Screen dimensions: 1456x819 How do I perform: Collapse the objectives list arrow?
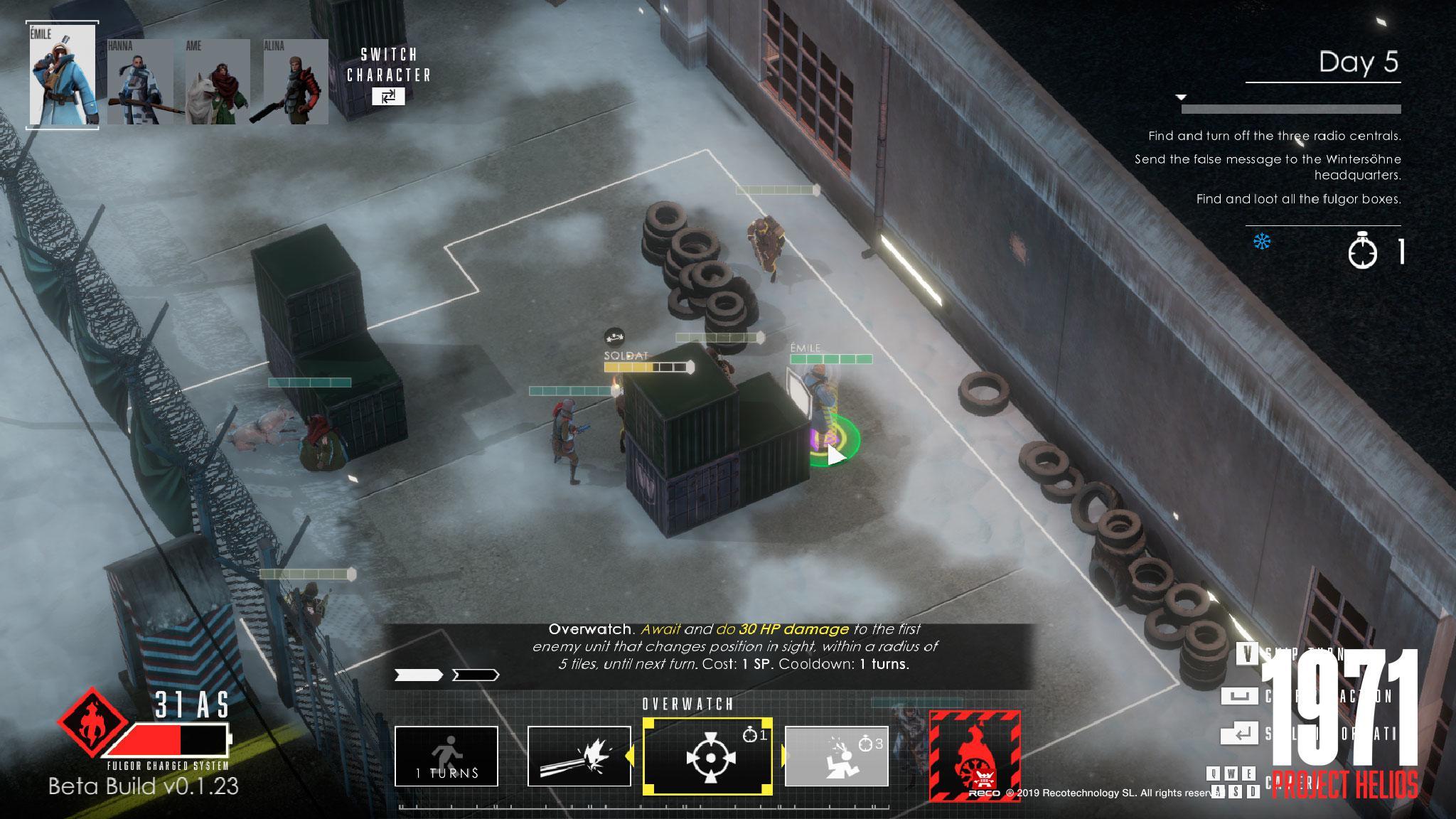click(1181, 97)
